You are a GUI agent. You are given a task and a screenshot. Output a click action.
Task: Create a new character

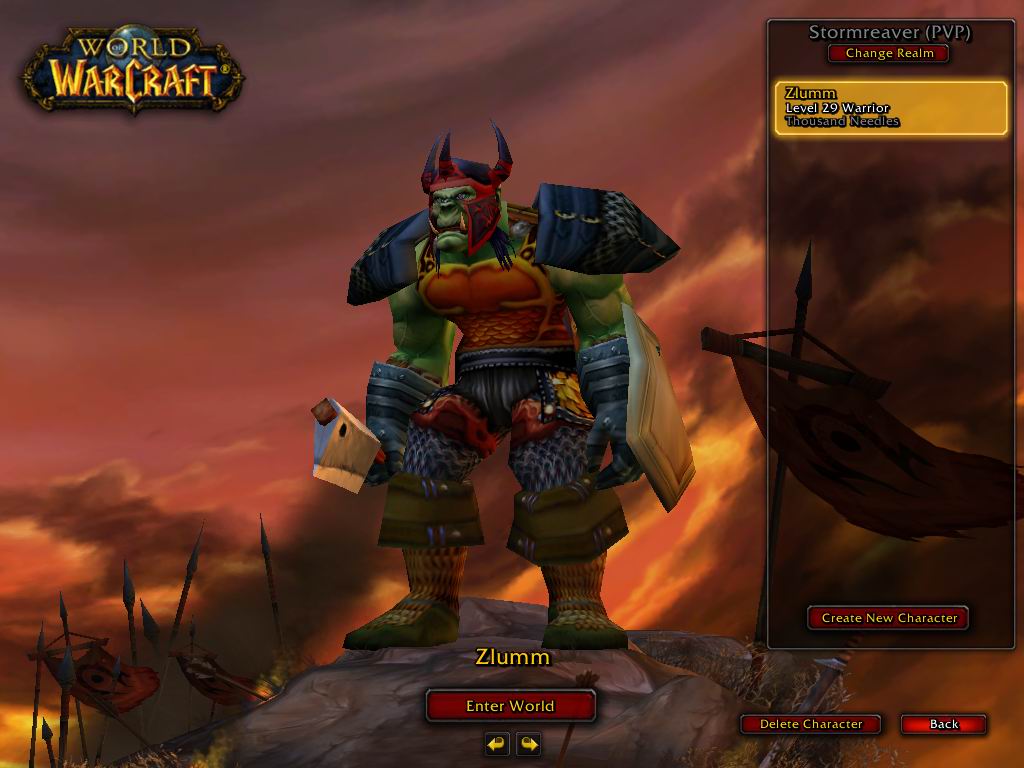click(888, 618)
